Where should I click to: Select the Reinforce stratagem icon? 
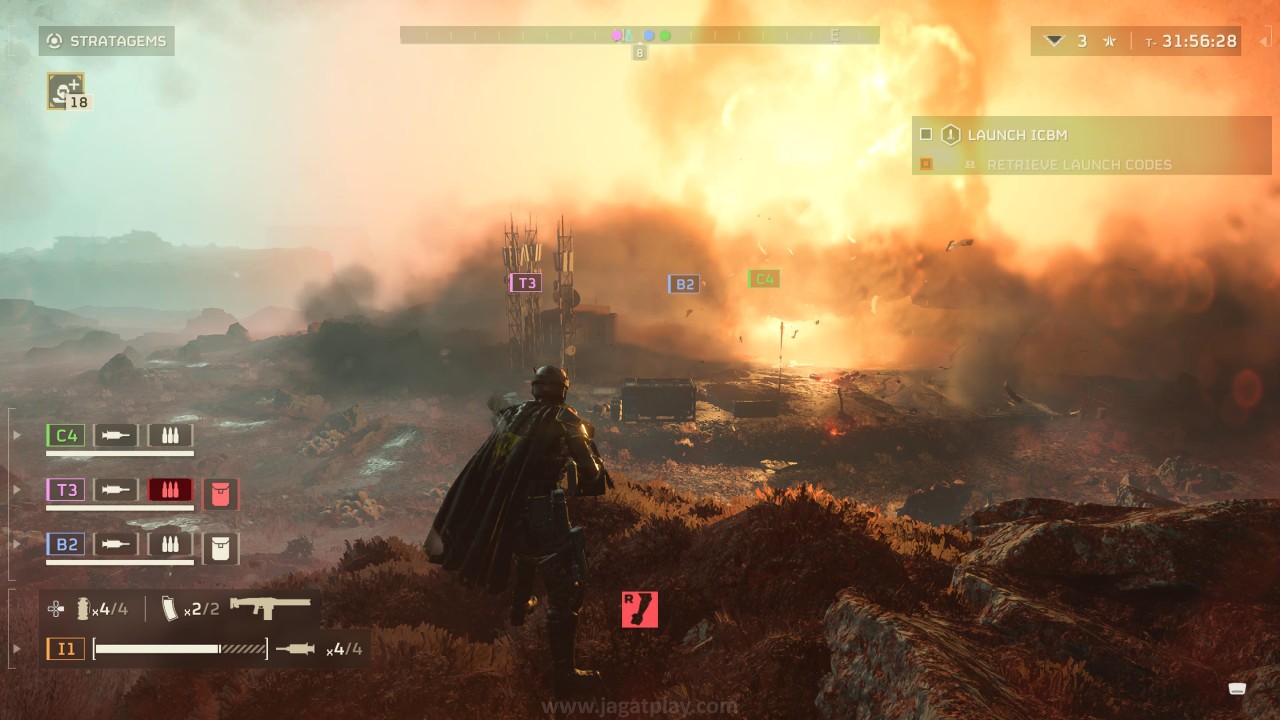click(x=65, y=90)
